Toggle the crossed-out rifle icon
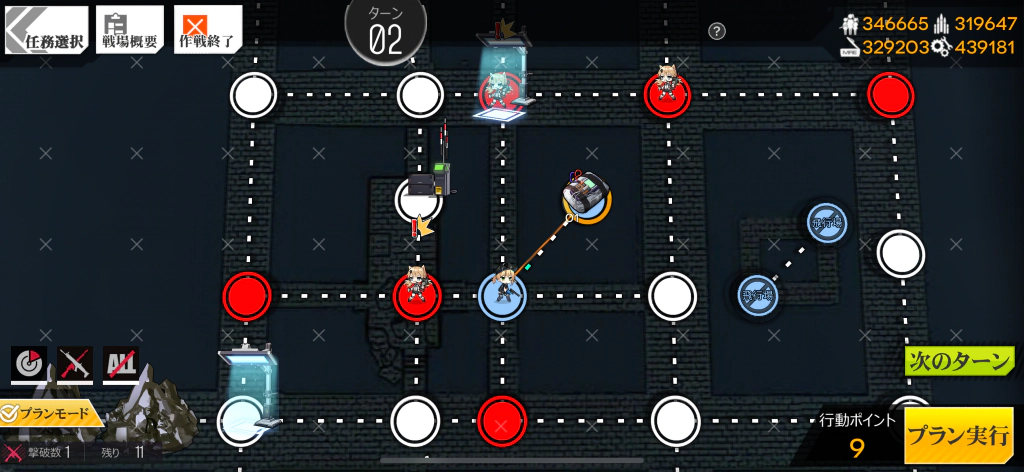The height and width of the screenshot is (472, 1024). pyautogui.click(x=75, y=365)
